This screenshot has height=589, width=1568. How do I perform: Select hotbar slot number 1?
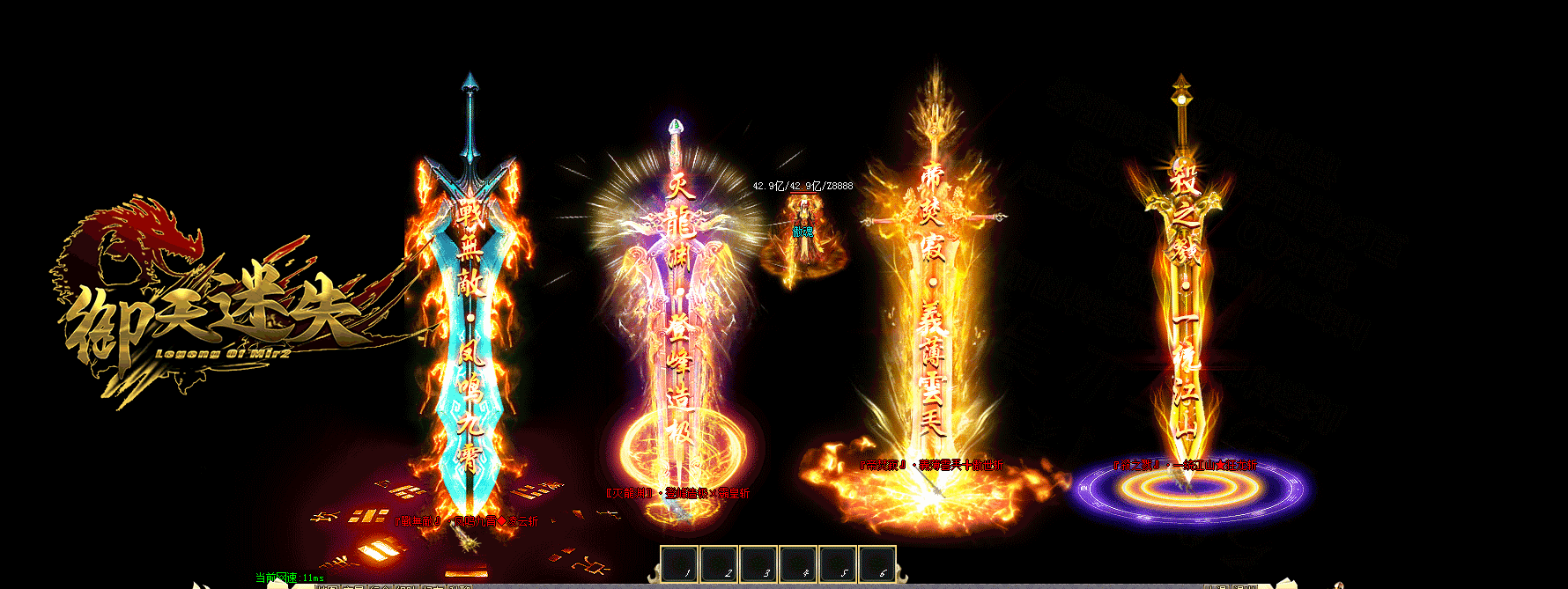679,564
